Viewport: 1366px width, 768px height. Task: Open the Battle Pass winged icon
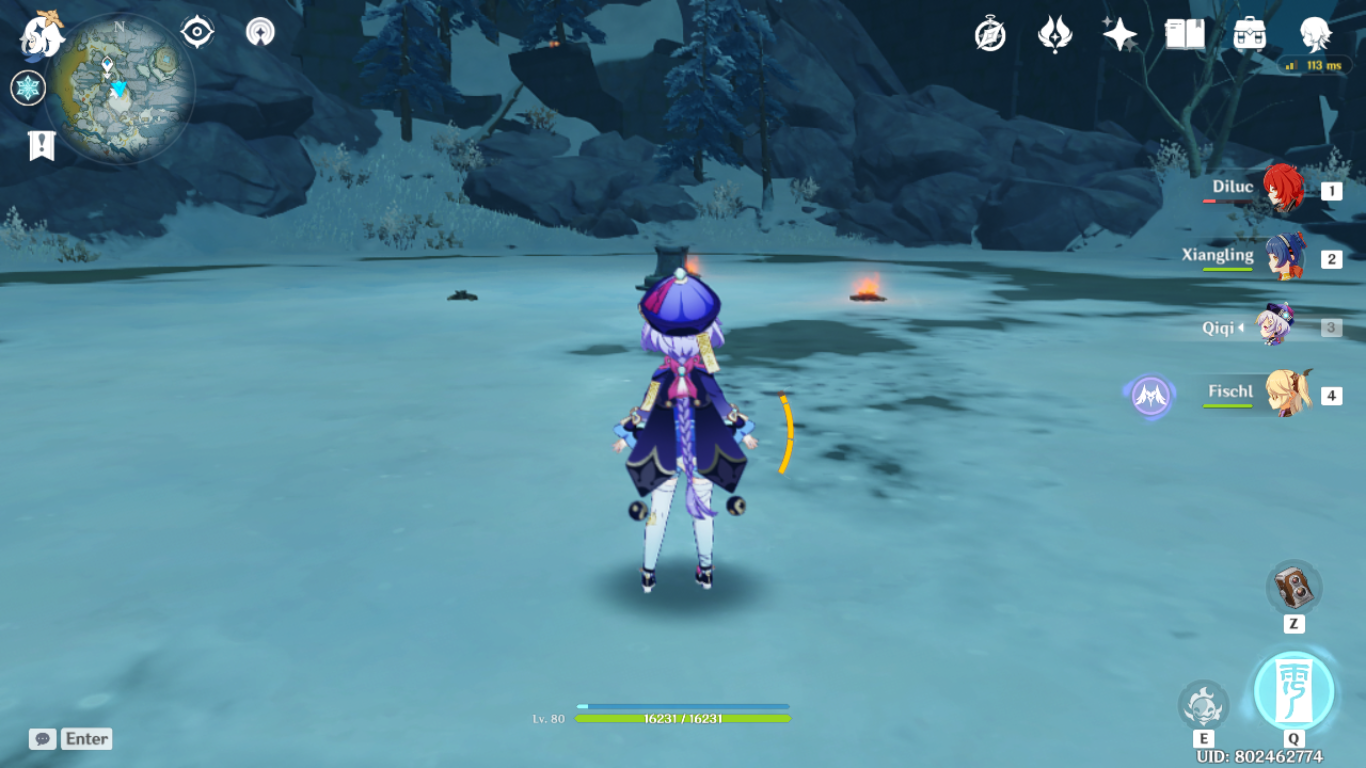pos(1055,35)
